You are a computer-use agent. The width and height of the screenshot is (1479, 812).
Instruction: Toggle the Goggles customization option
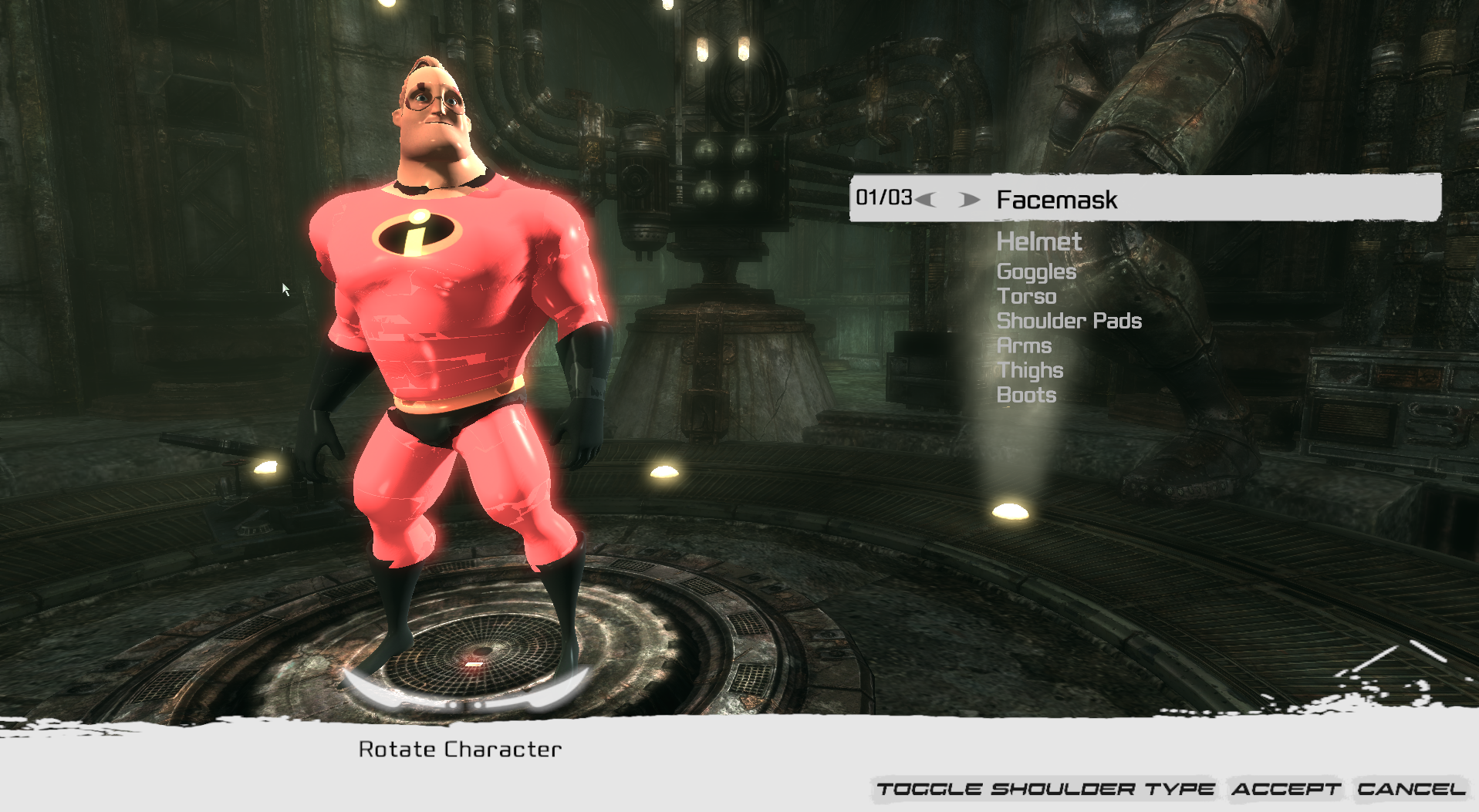tap(1036, 271)
